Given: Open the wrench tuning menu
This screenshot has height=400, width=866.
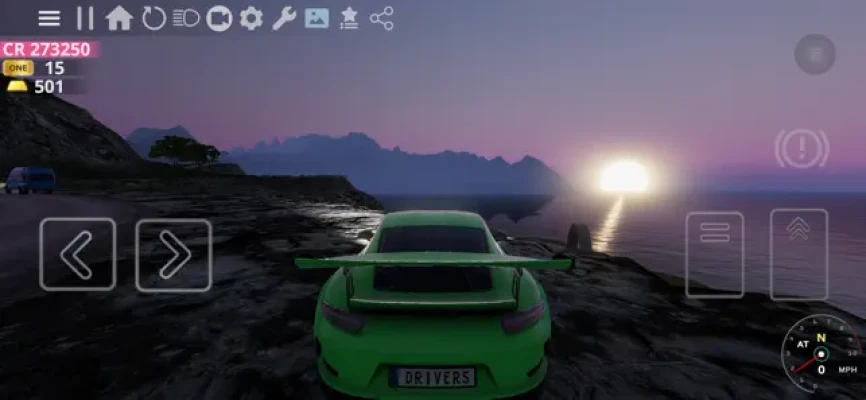Looking at the screenshot, I should click(x=284, y=18).
